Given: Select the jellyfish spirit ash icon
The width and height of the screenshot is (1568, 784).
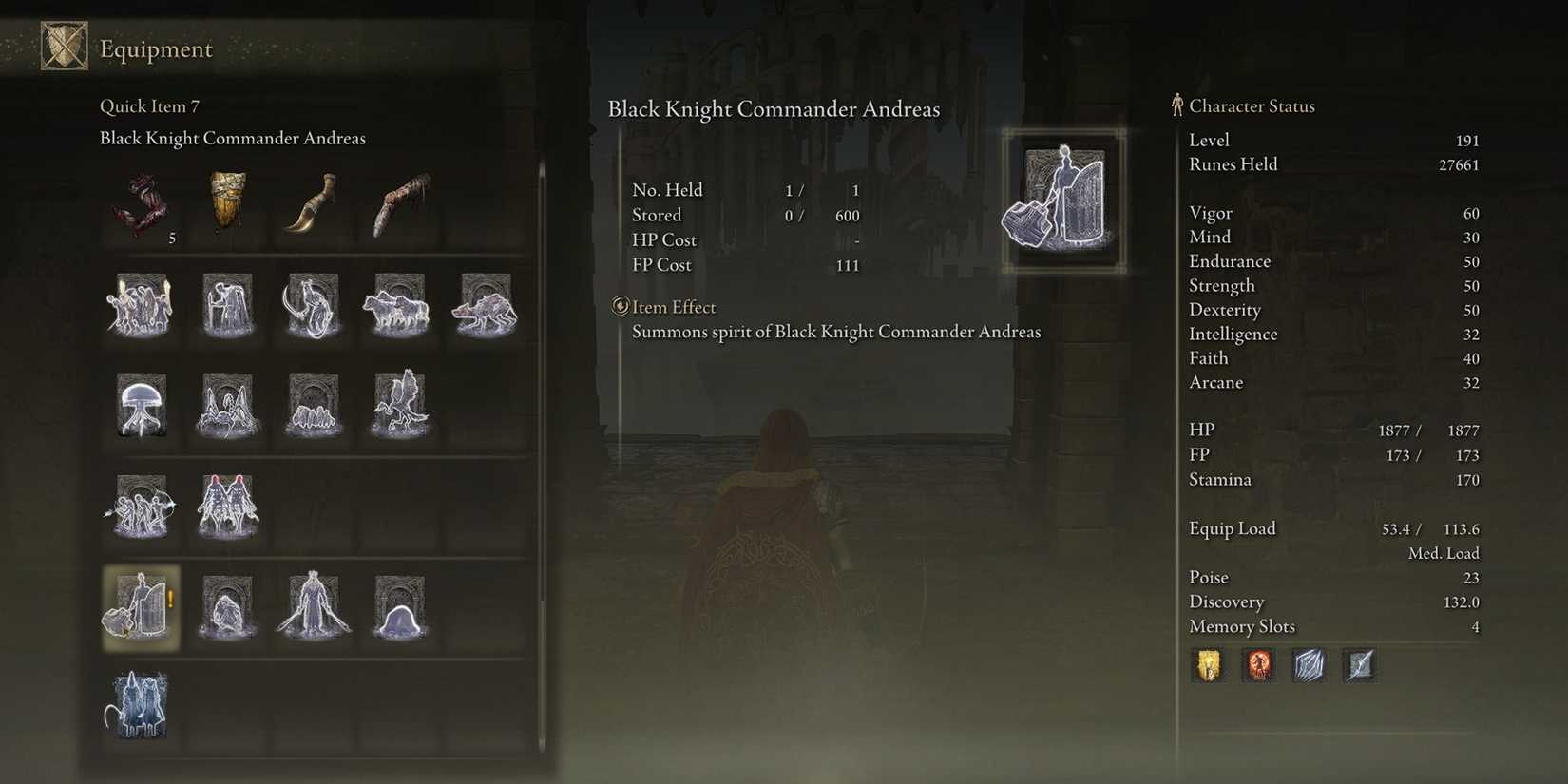Looking at the screenshot, I should pyautogui.click(x=141, y=407).
